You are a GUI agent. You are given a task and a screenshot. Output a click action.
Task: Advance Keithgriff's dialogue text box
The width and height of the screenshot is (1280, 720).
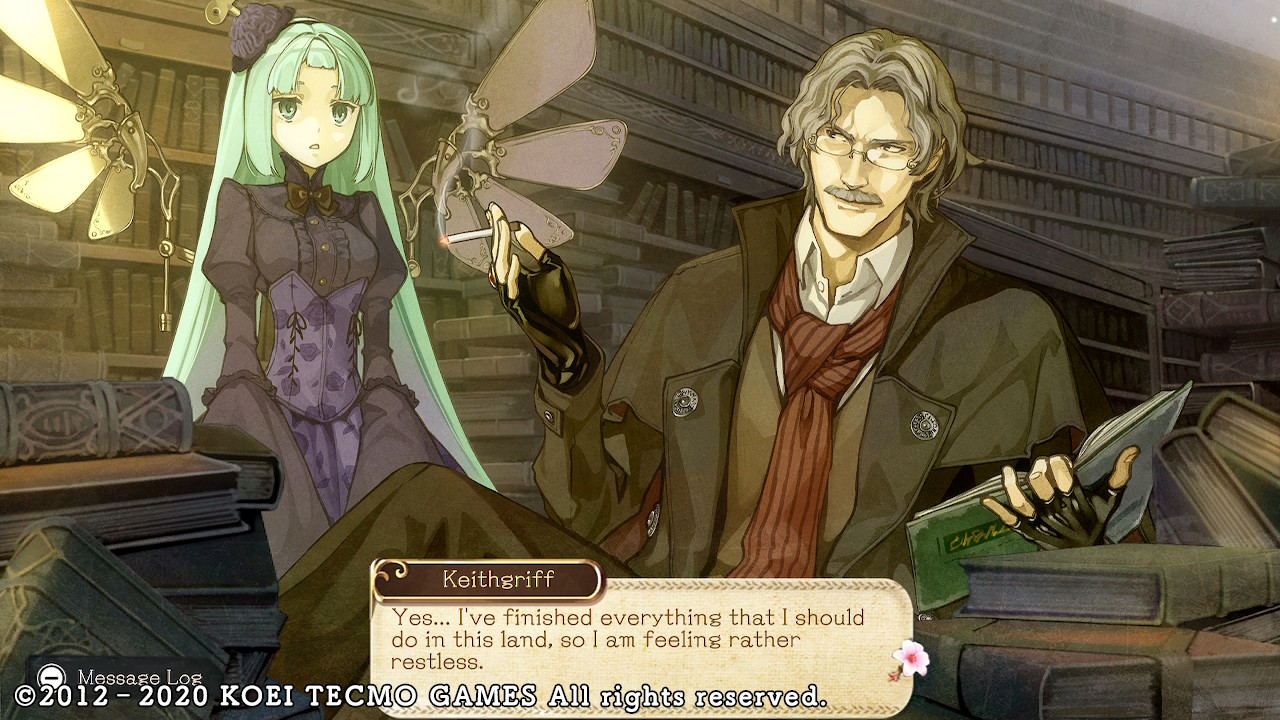640,639
